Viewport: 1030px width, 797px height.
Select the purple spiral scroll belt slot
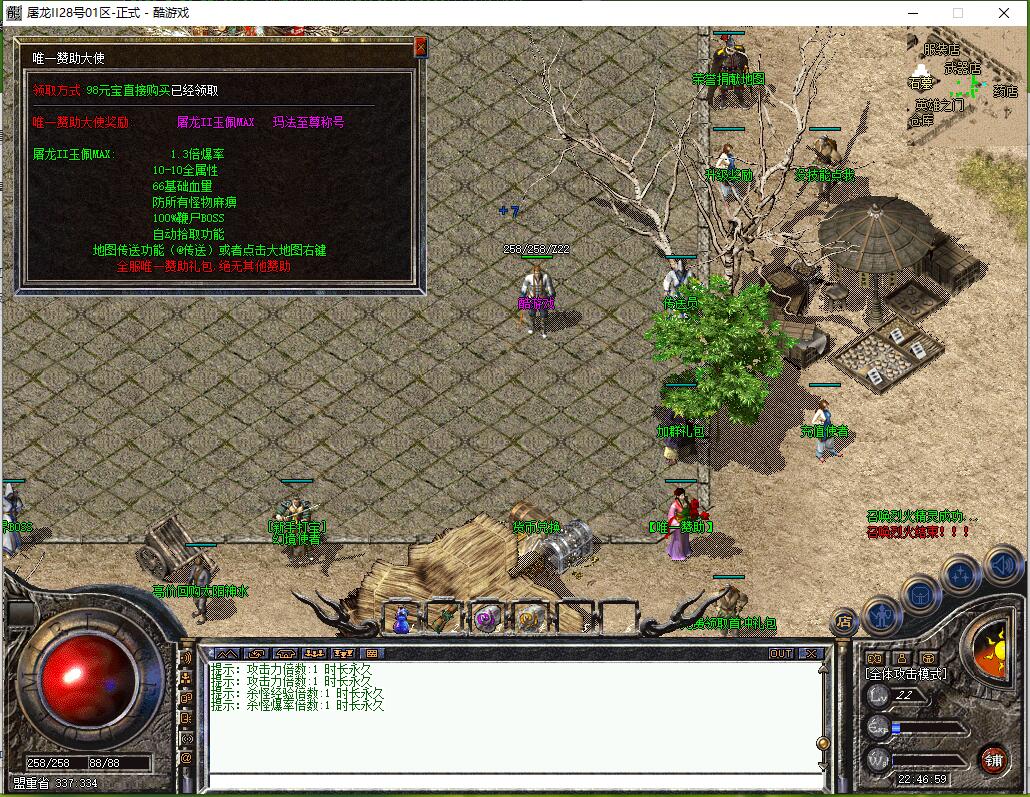tap(487, 619)
